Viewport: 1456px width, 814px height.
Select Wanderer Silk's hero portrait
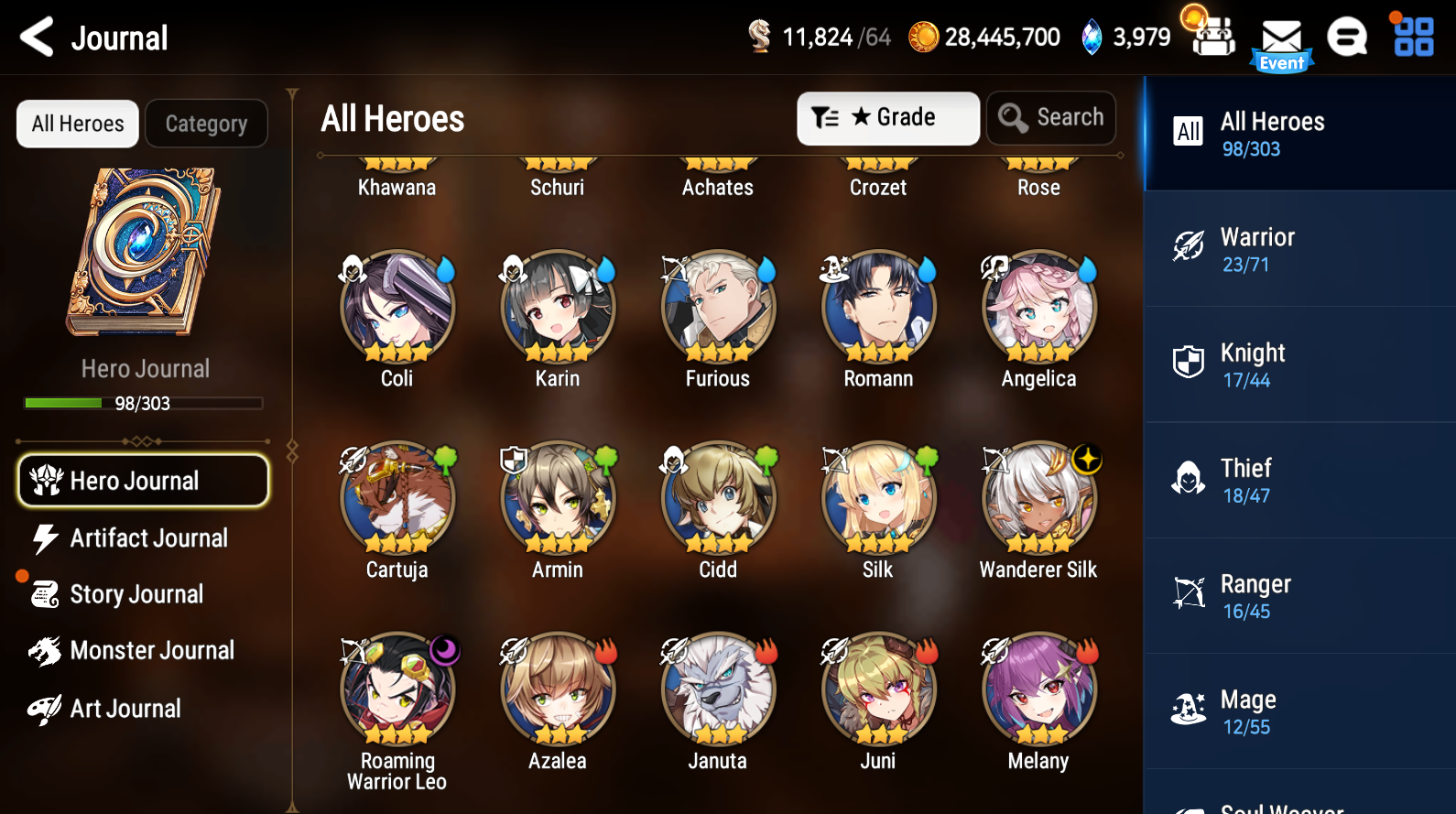tap(1038, 498)
